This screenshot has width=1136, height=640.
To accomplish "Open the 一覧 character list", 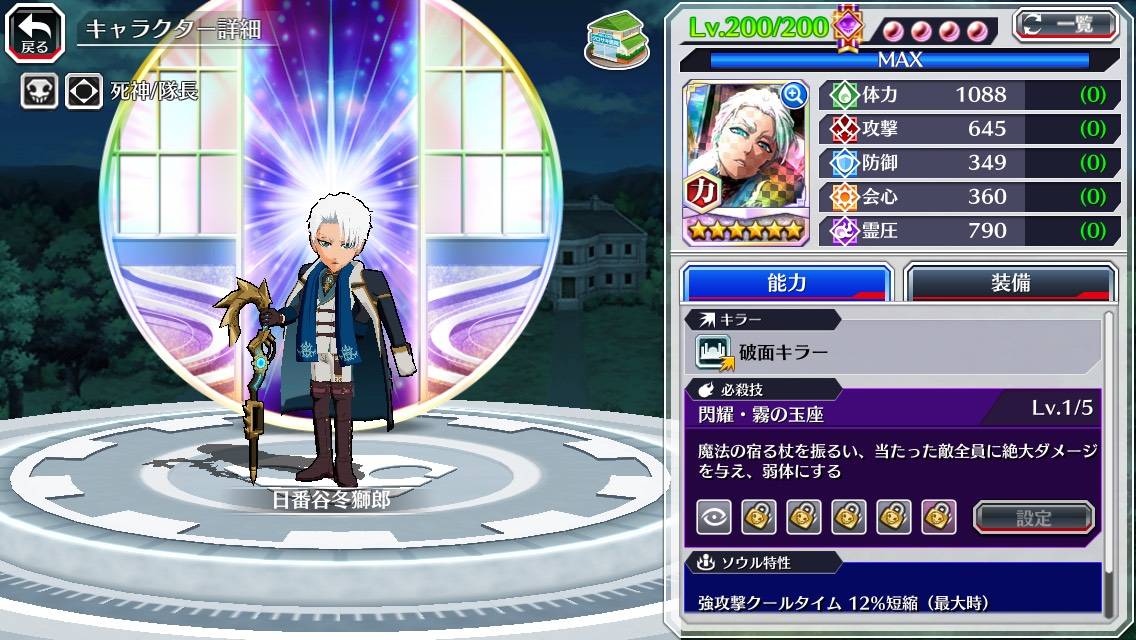I will click(1065, 24).
